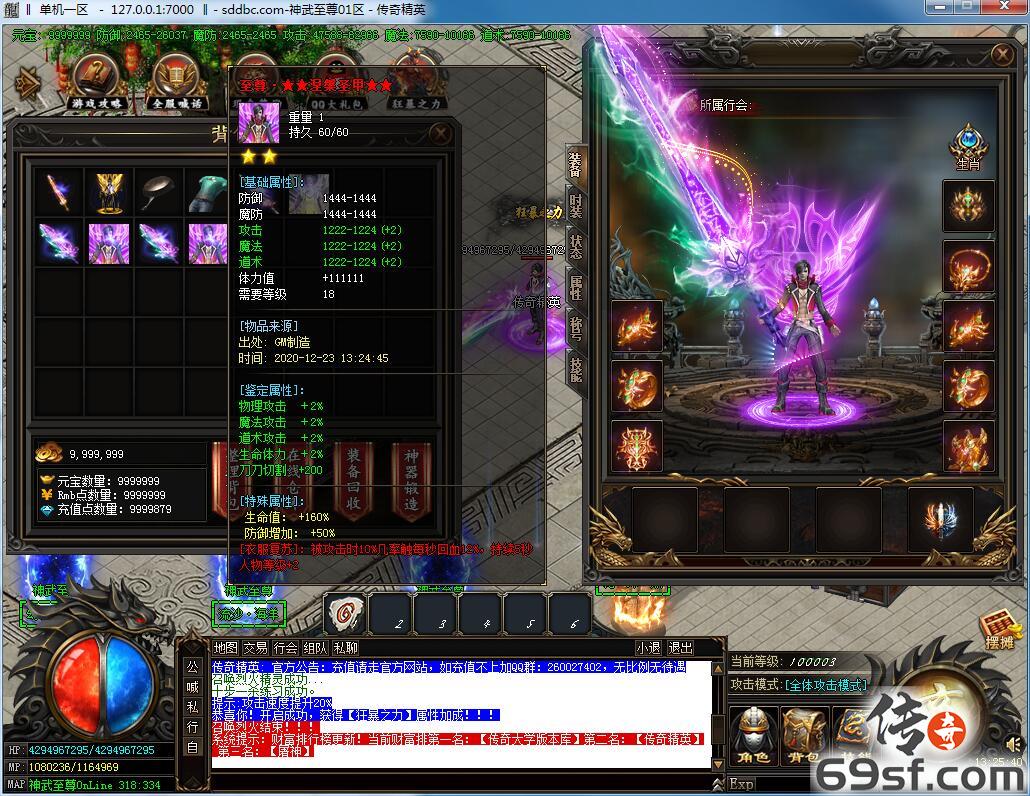Select the 行会 guild chat tab
The height and width of the screenshot is (796, 1030).
pyautogui.click(x=285, y=648)
